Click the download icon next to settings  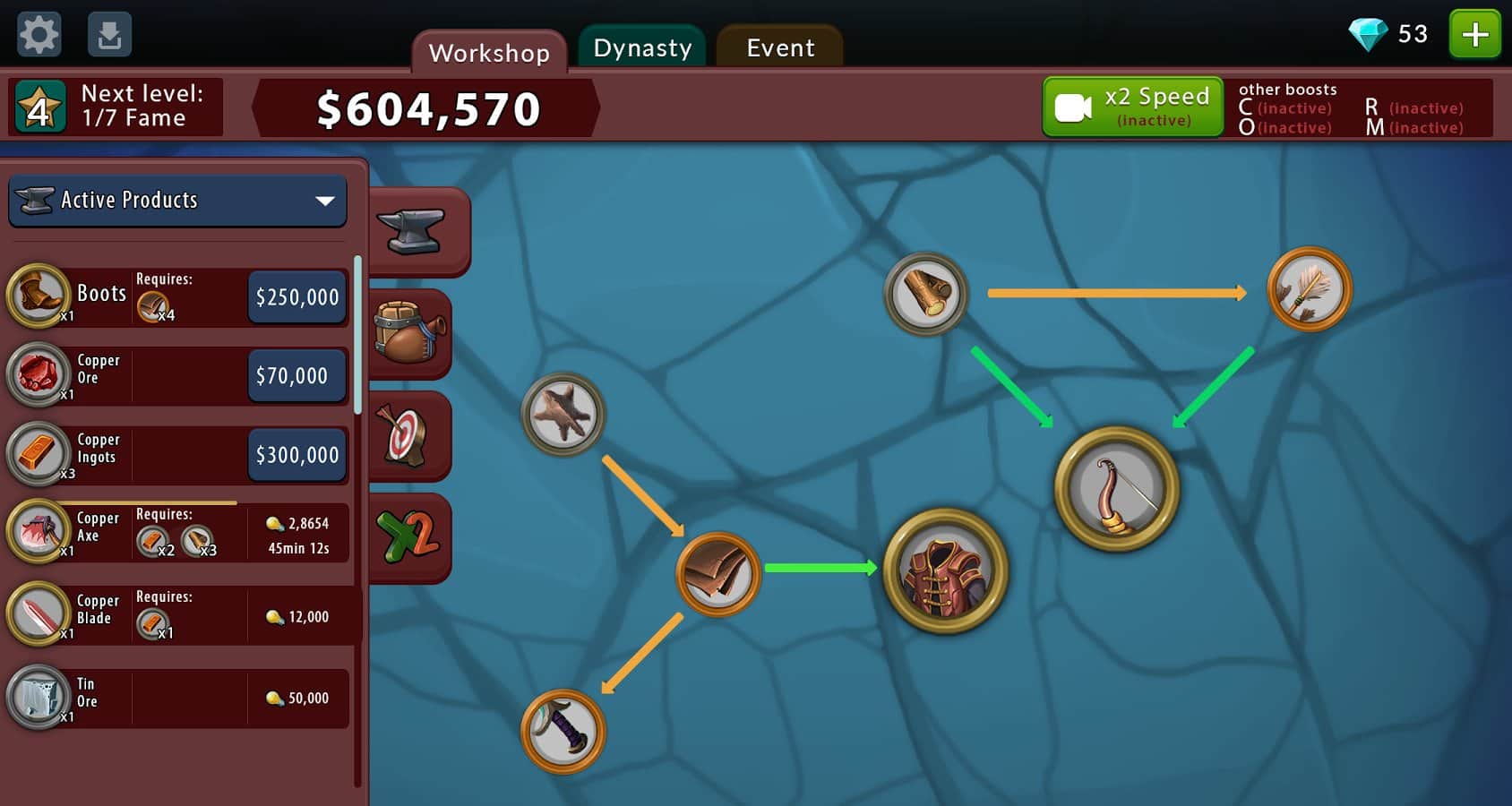pos(109,34)
